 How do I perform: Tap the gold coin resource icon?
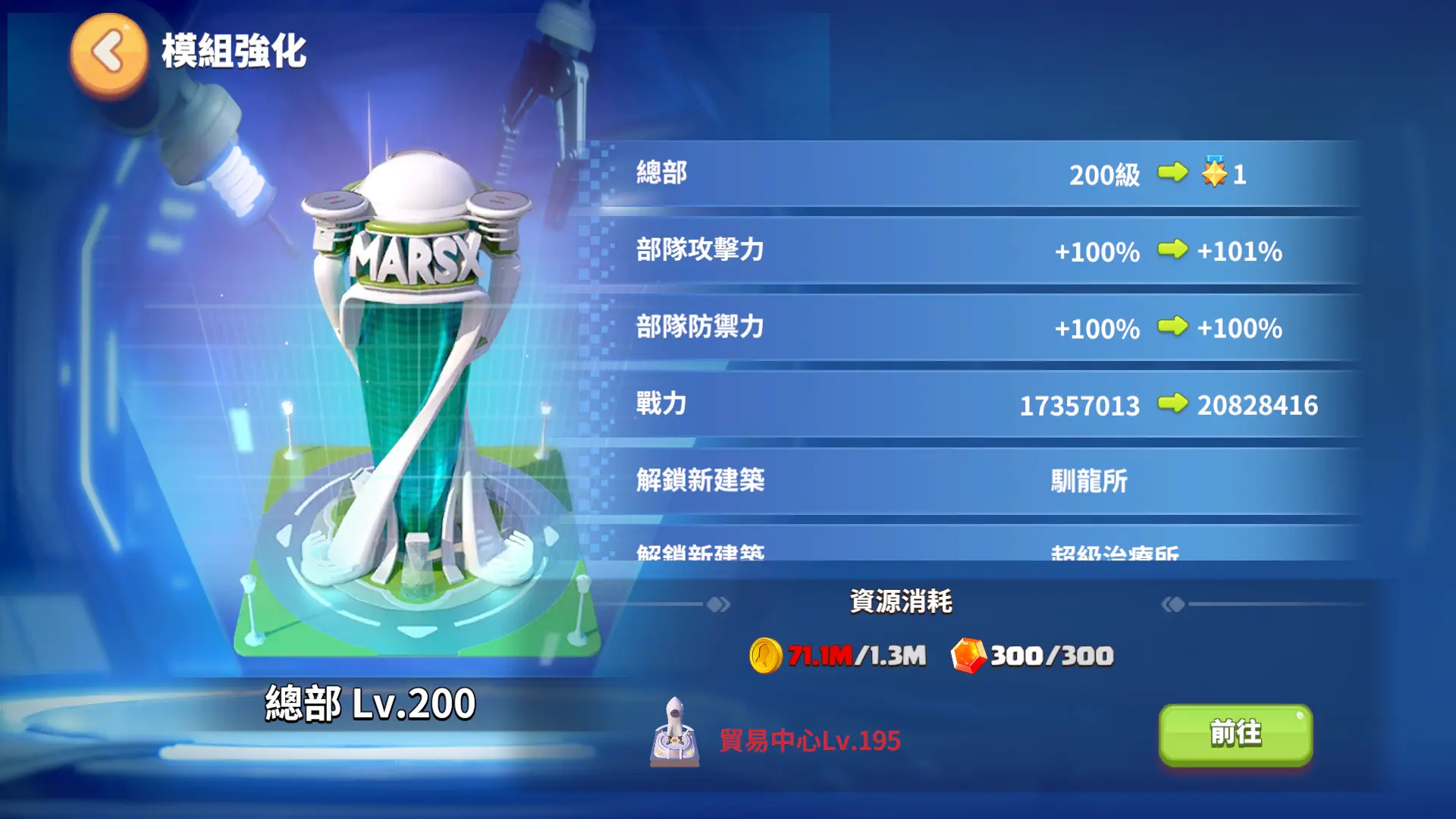(768, 657)
